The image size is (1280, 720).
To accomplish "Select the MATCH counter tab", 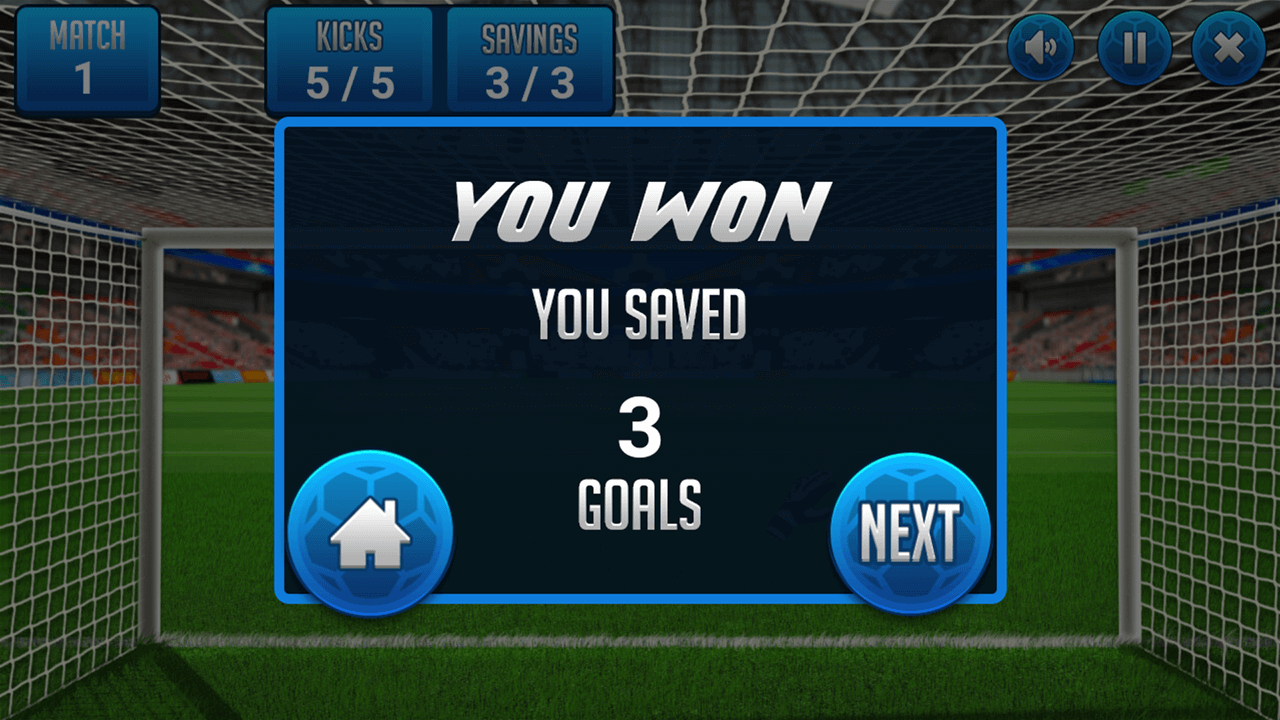I will coord(87,55).
